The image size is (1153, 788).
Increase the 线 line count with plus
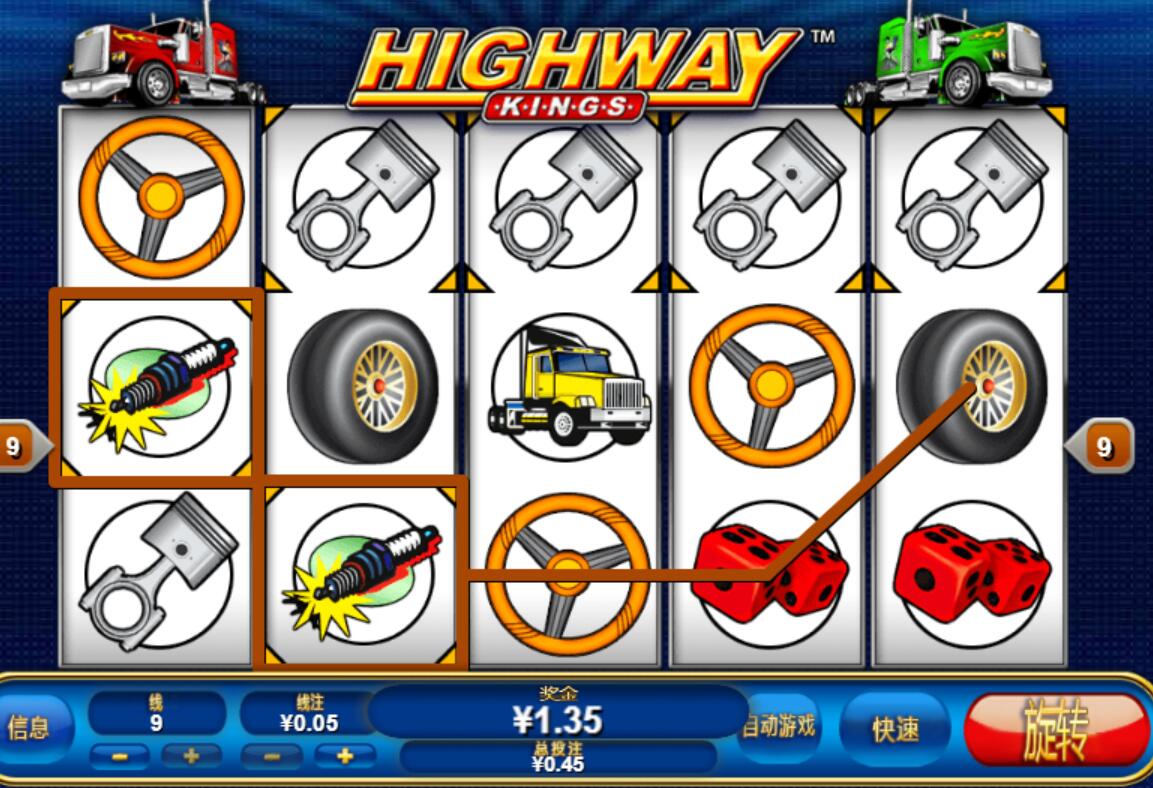click(x=191, y=756)
